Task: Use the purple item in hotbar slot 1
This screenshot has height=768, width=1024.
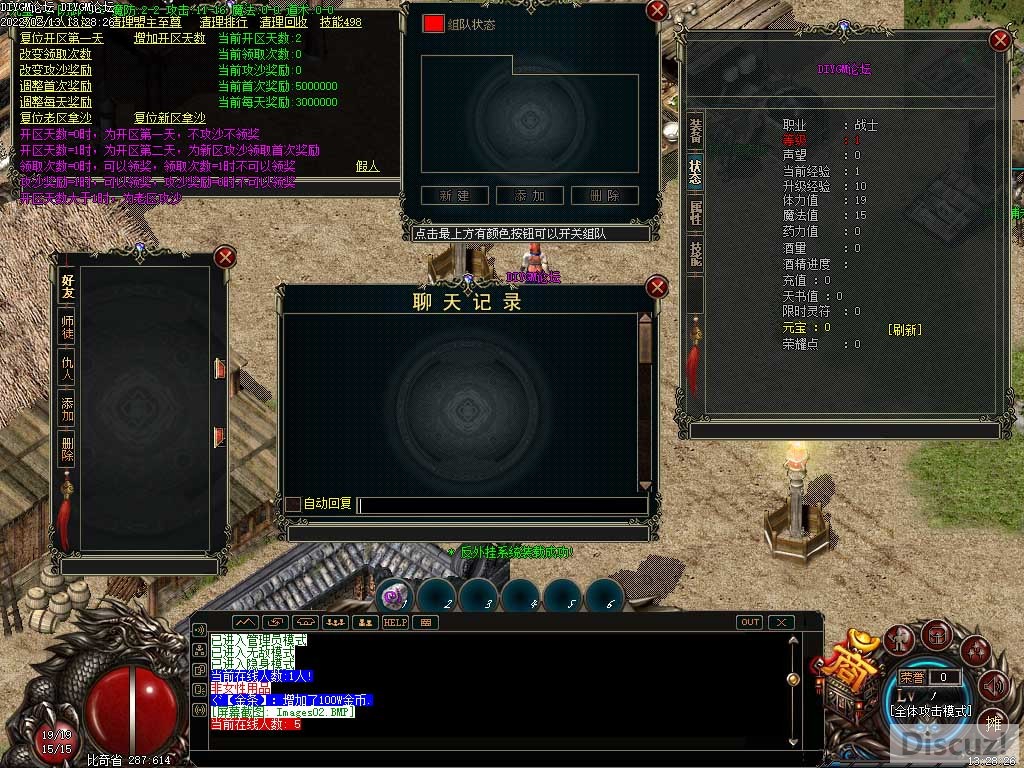Action: coord(396,597)
